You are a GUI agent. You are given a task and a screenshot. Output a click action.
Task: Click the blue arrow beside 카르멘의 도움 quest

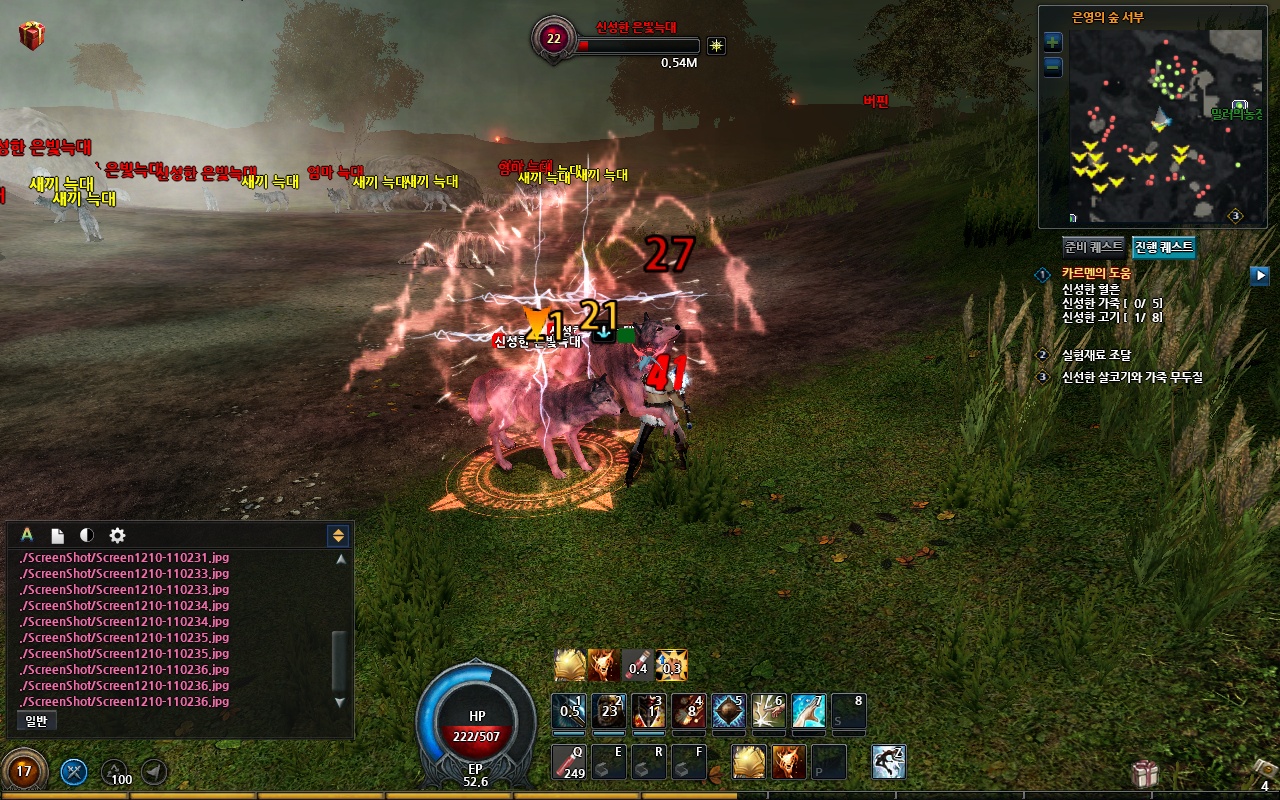coord(1259,275)
